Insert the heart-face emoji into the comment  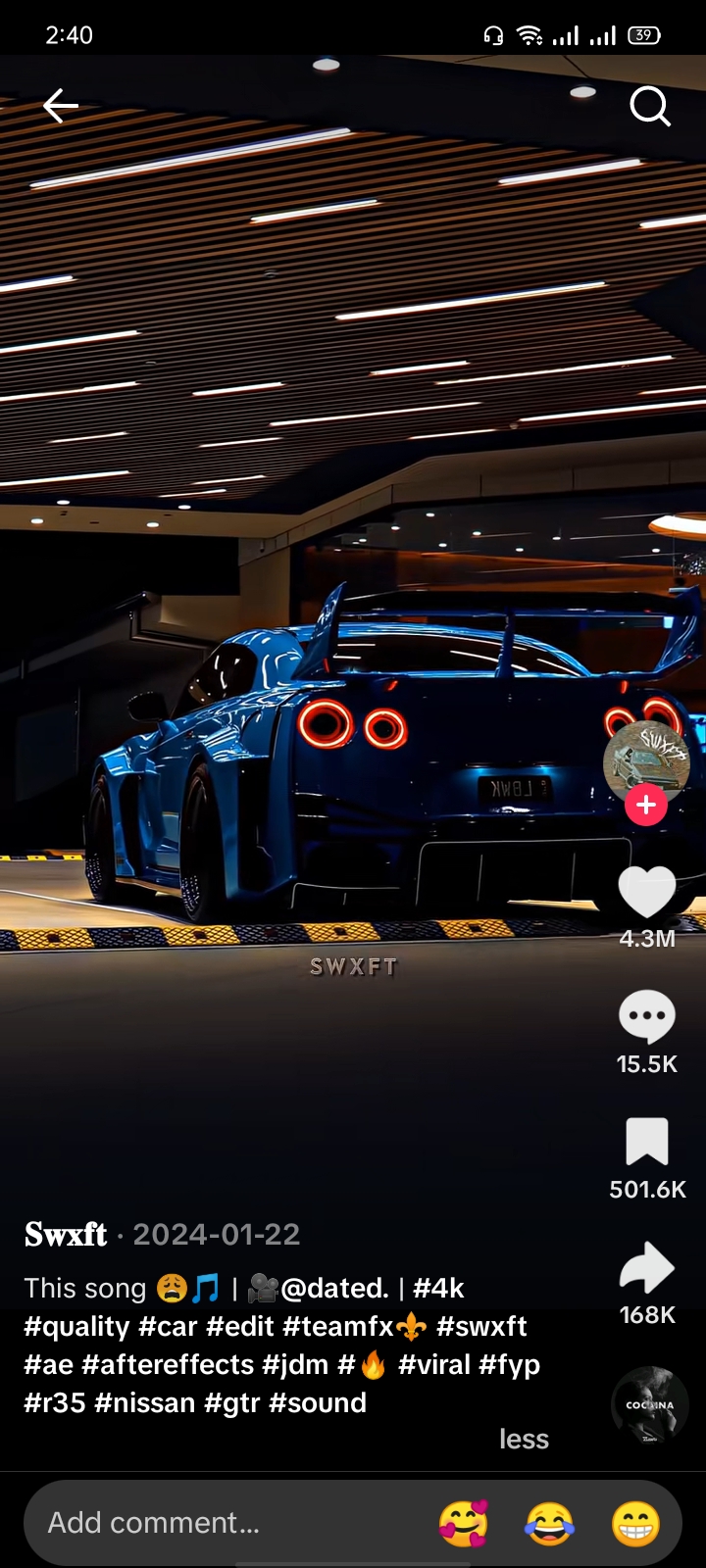464,1524
